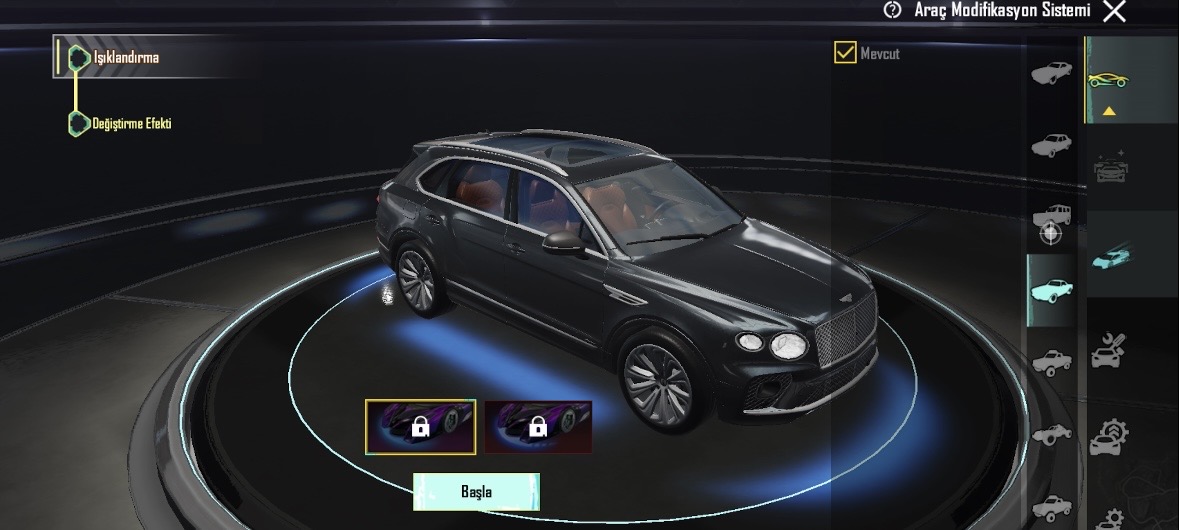Viewport: 1179px width, 530px height.
Task: Toggle the Mevcut checkbox
Action: click(x=845, y=52)
